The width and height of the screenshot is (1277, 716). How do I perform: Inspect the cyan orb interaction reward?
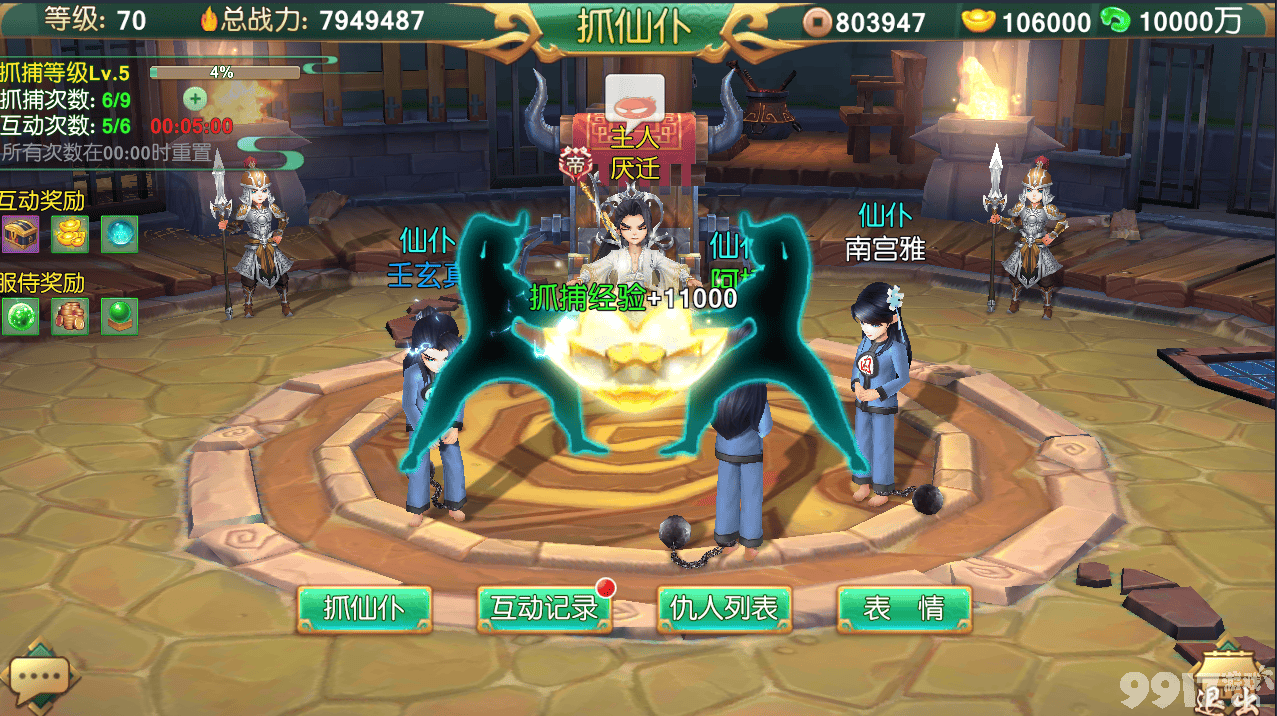pyautogui.click(x=119, y=234)
